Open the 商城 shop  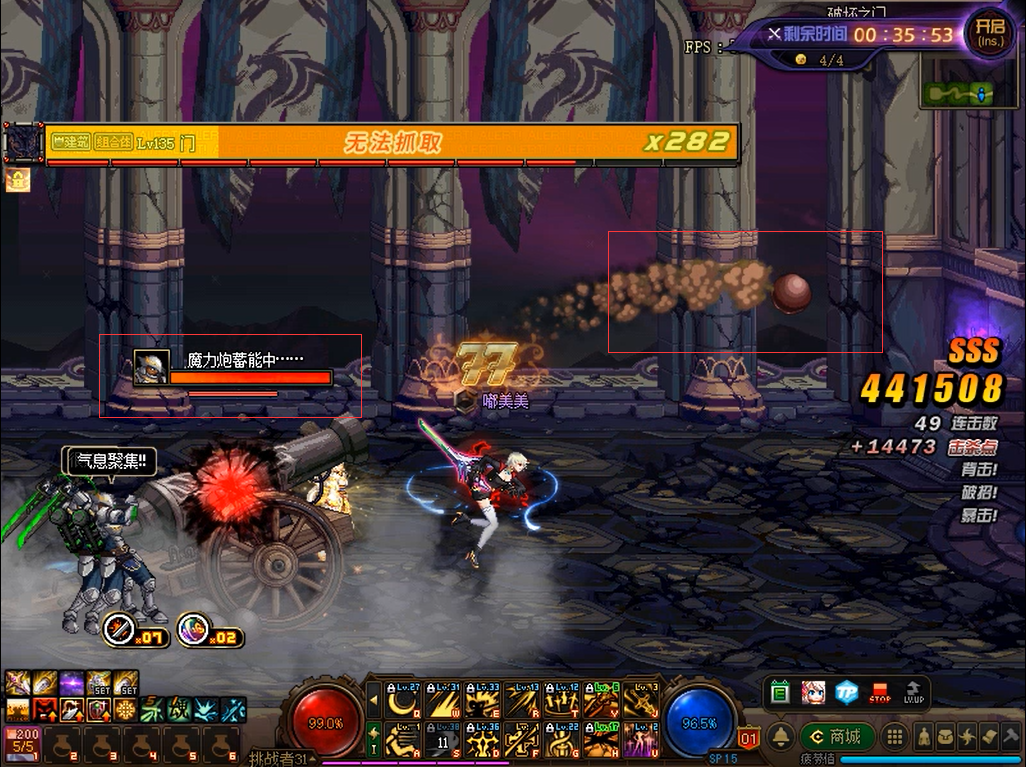pos(837,737)
